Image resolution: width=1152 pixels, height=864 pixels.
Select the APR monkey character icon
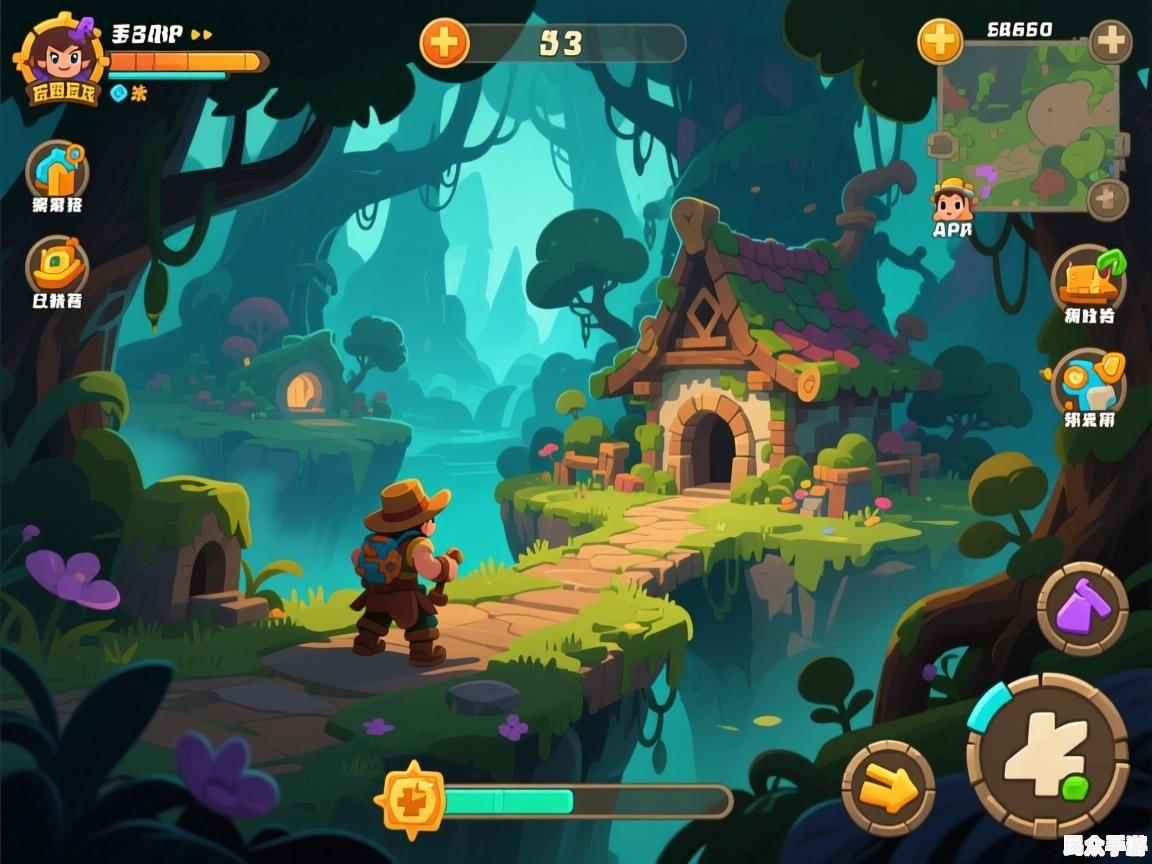[953, 202]
